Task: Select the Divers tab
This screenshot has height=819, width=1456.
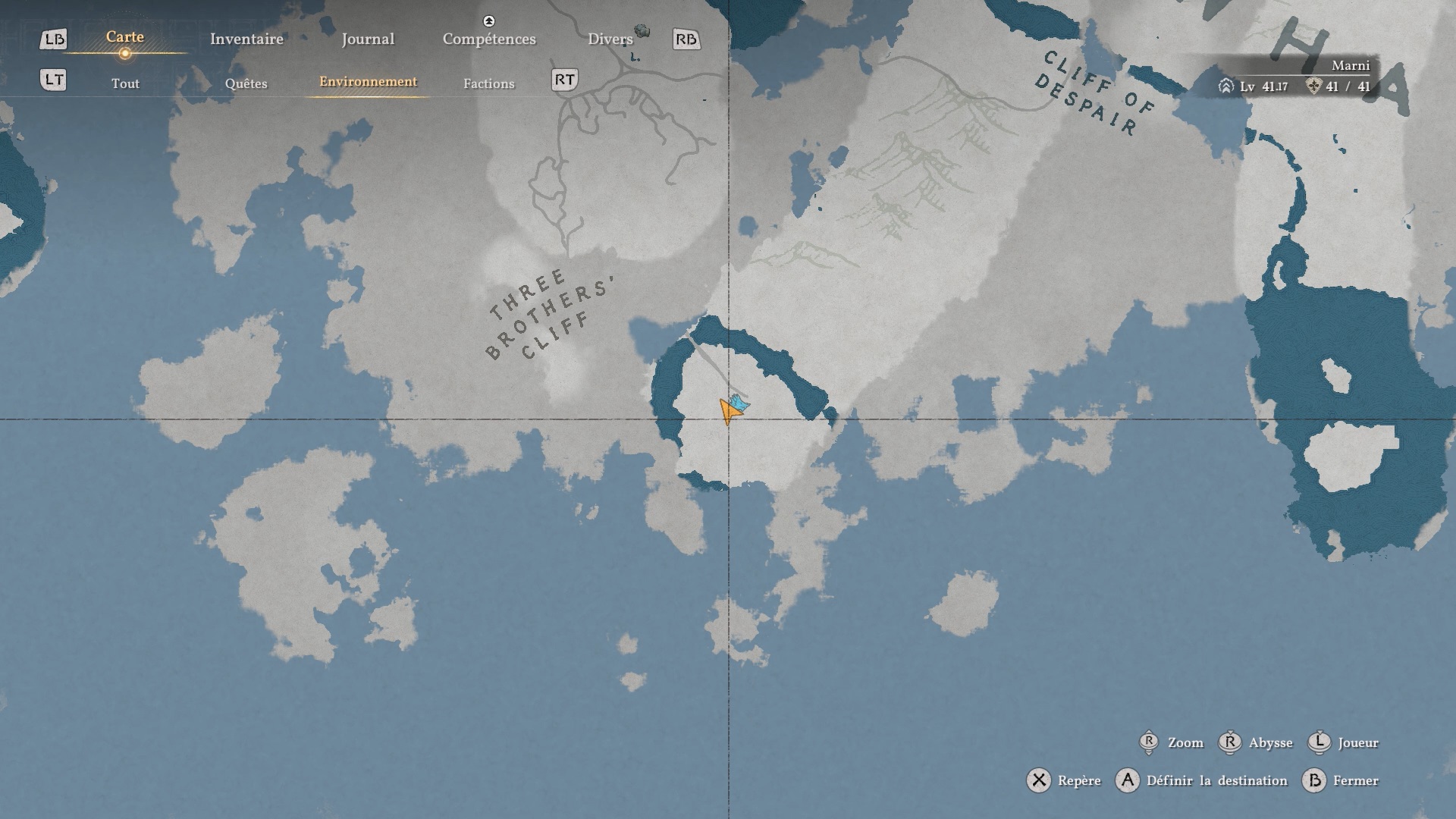Action: click(x=610, y=39)
